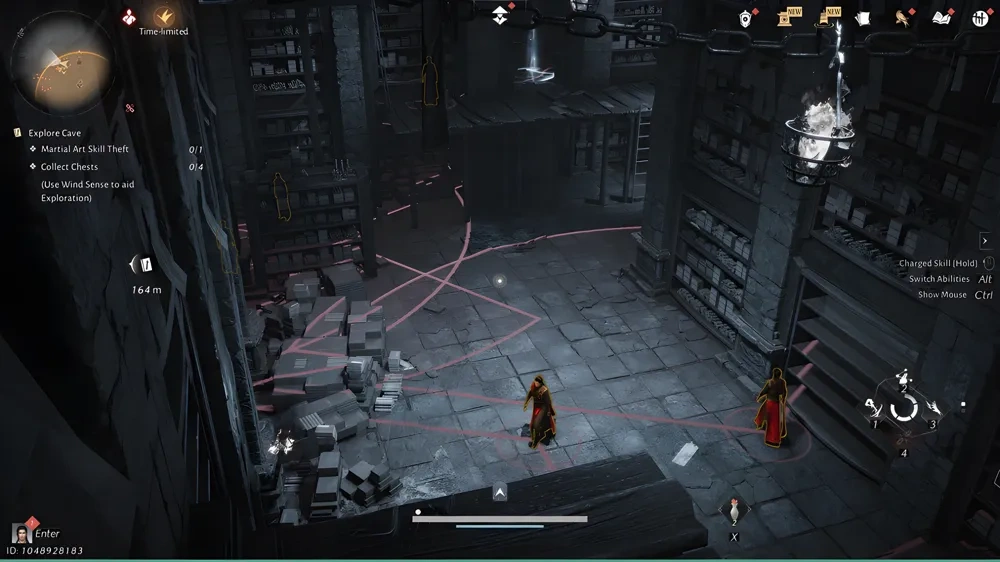Open the circular minimap

62,58
